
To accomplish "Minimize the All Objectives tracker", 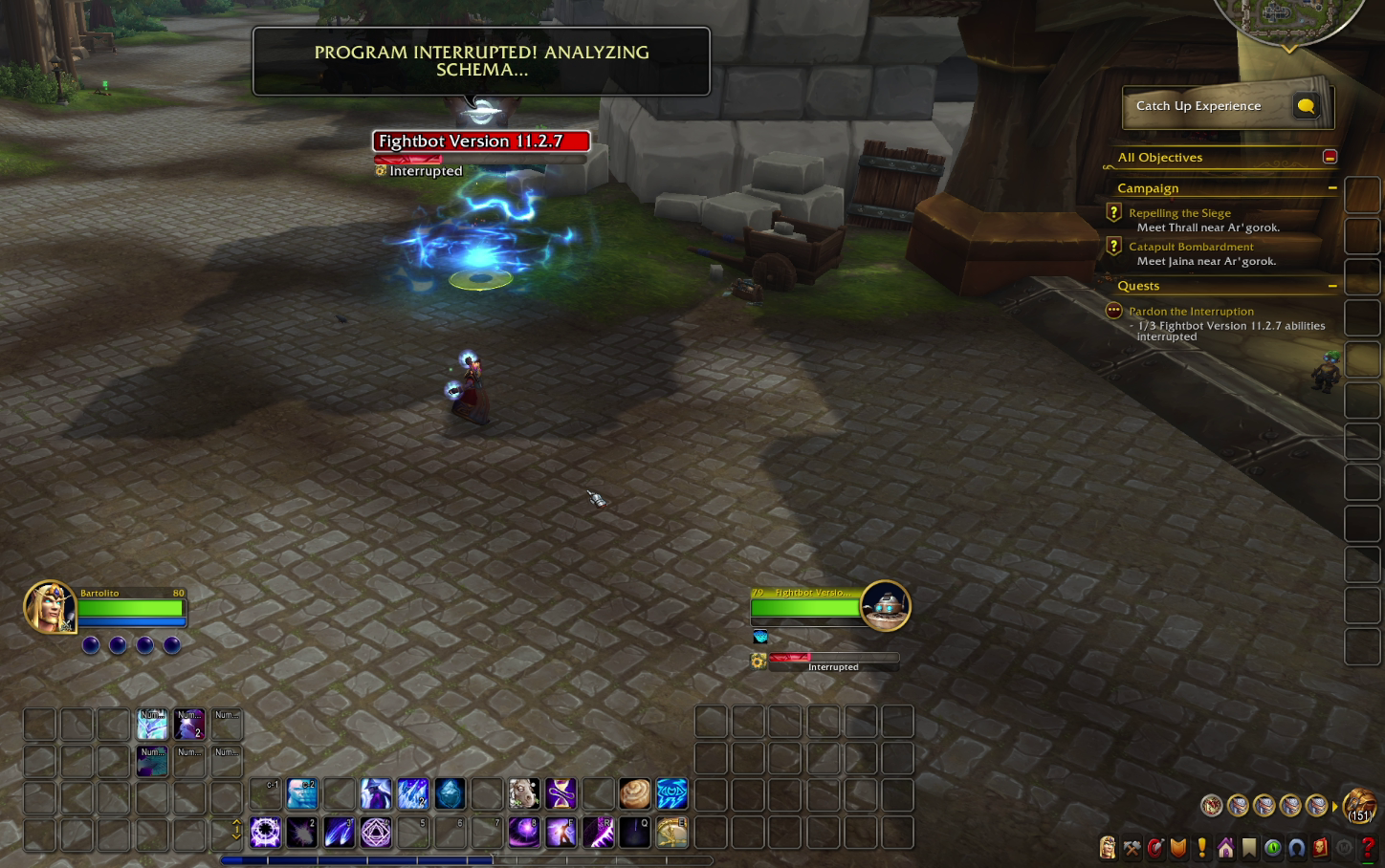I will pyautogui.click(x=1330, y=157).
